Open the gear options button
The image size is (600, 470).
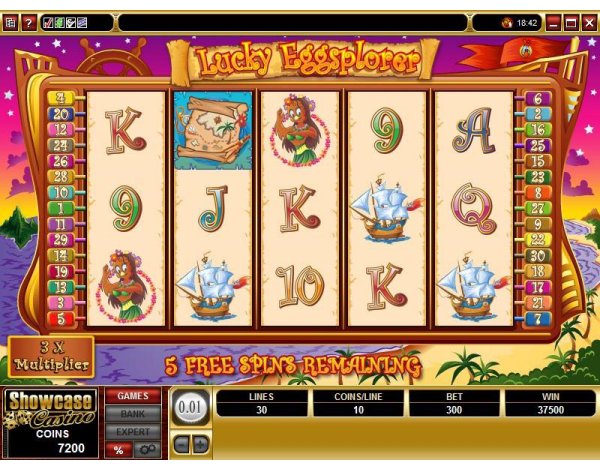coord(146,450)
